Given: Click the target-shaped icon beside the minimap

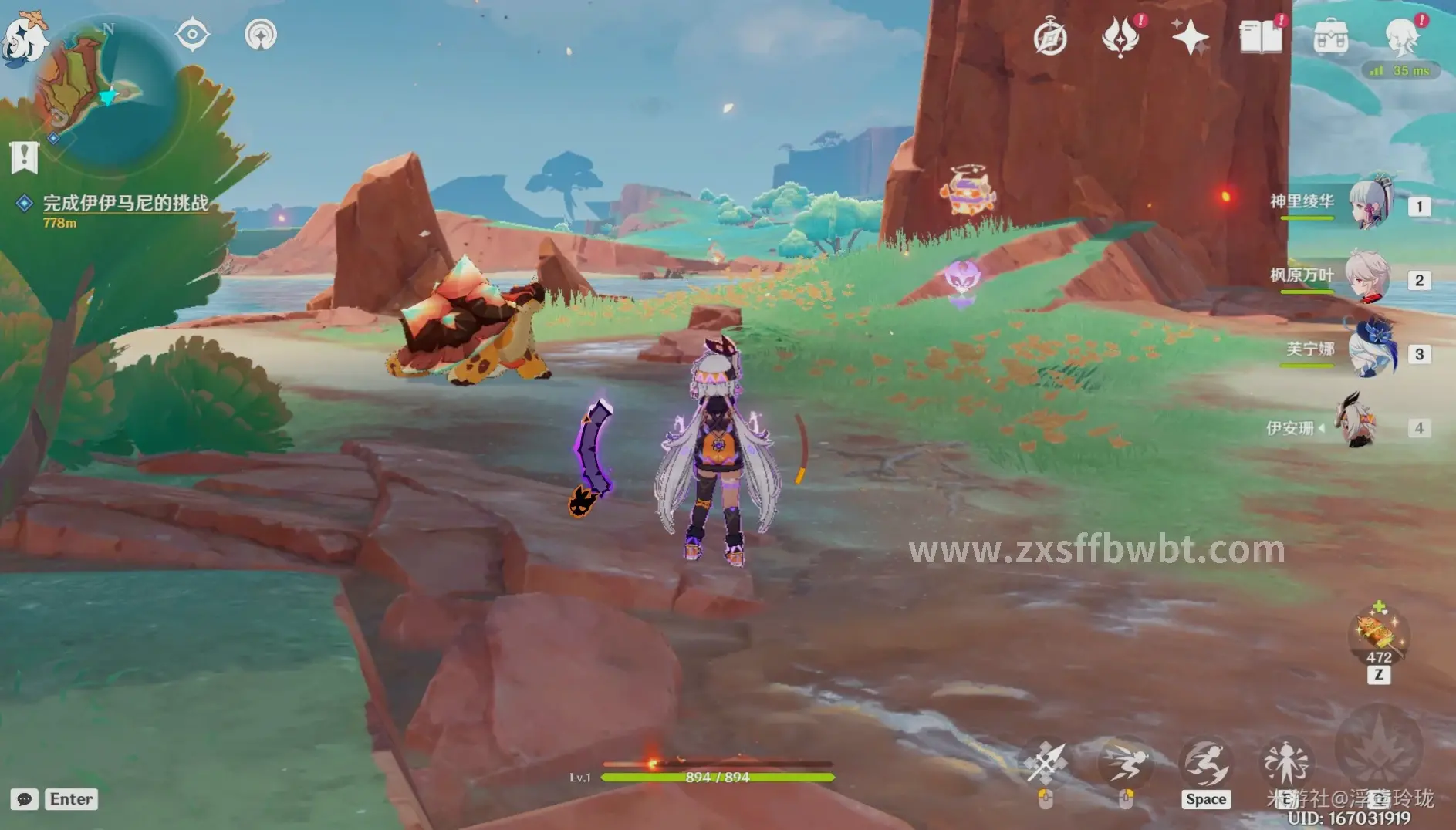Looking at the screenshot, I should 192,35.
